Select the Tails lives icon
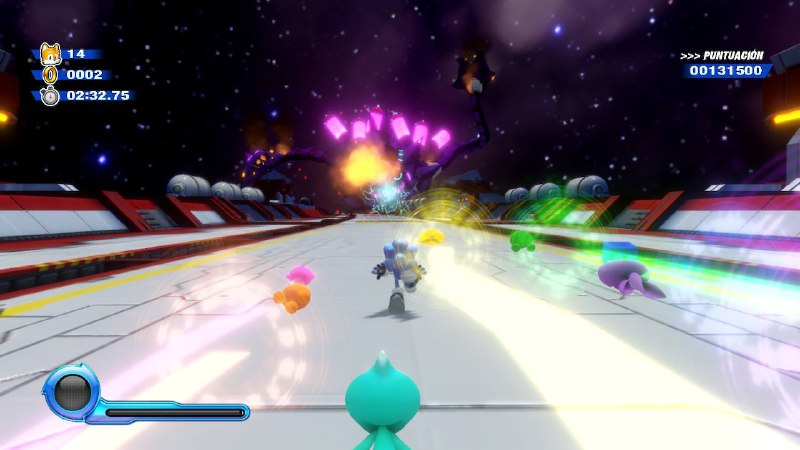 coord(48,56)
